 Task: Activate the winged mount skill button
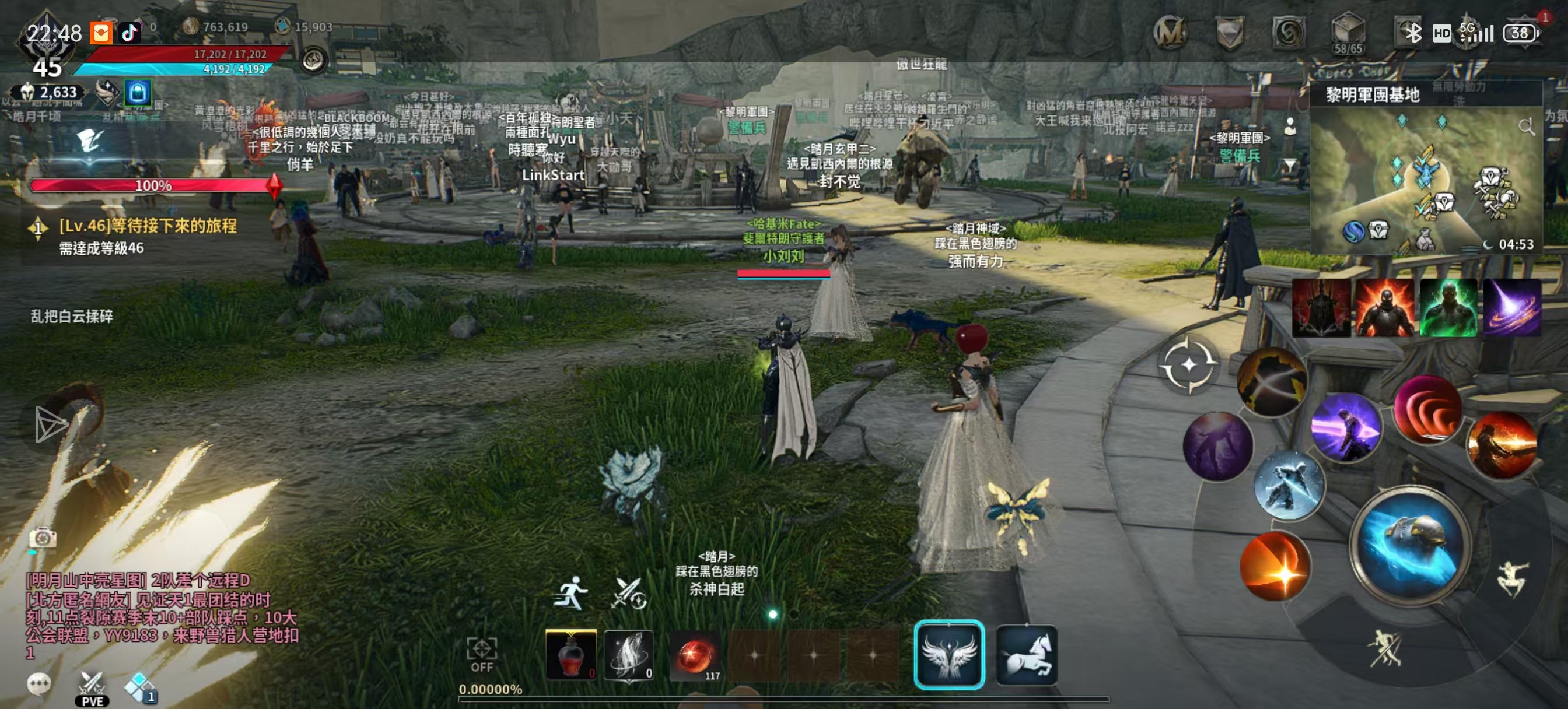[x=949, y=655]
